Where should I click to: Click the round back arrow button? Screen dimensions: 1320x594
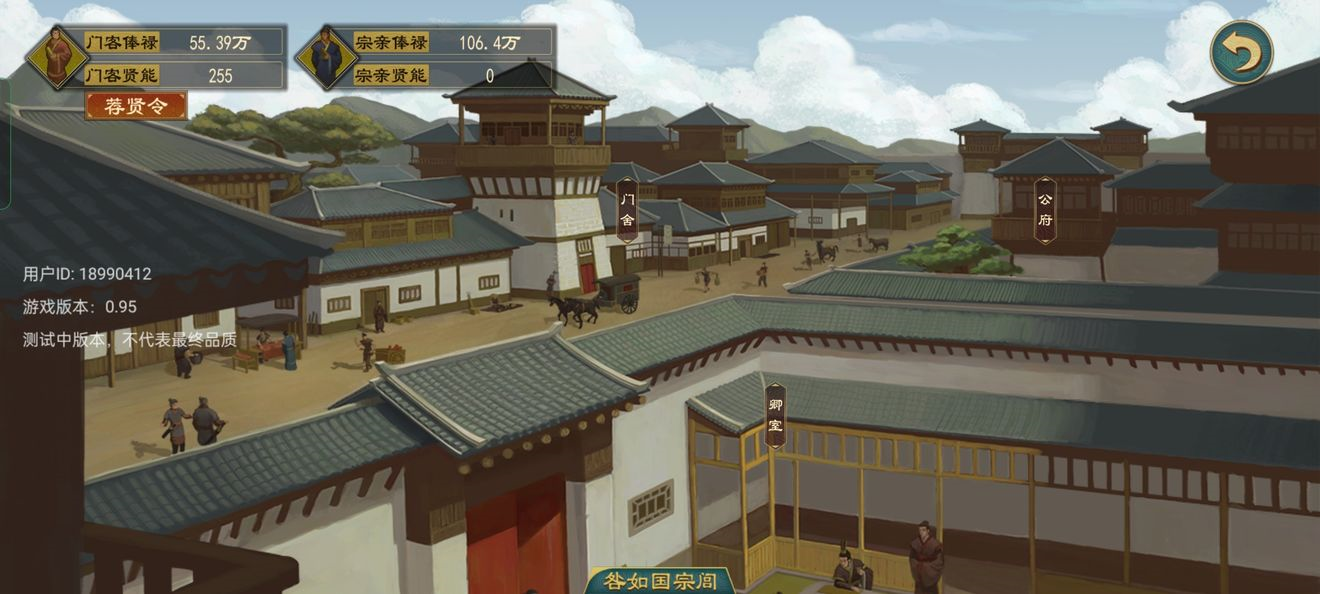(1241, 52)
